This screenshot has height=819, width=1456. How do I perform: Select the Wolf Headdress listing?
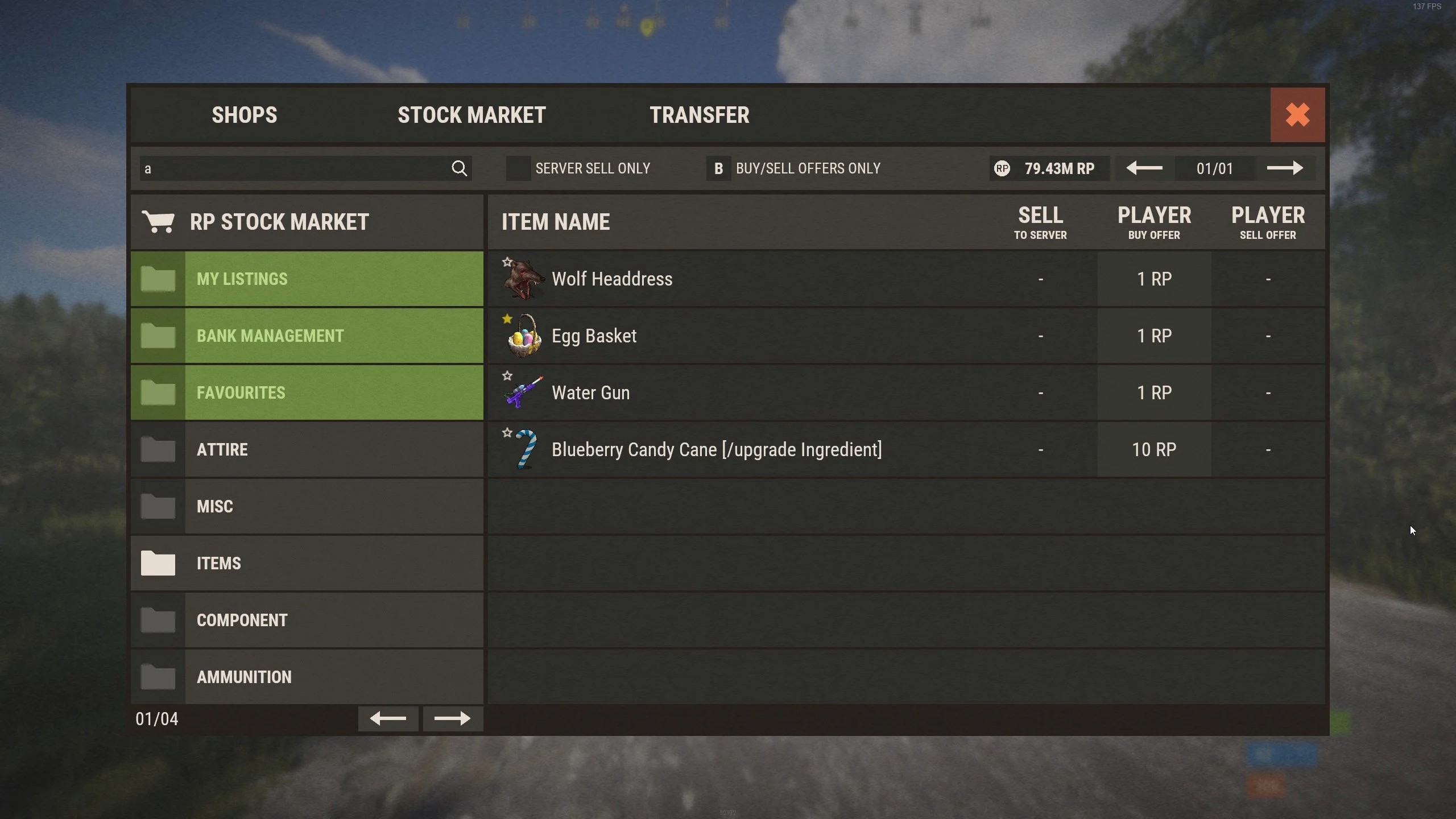click(612, 279)
